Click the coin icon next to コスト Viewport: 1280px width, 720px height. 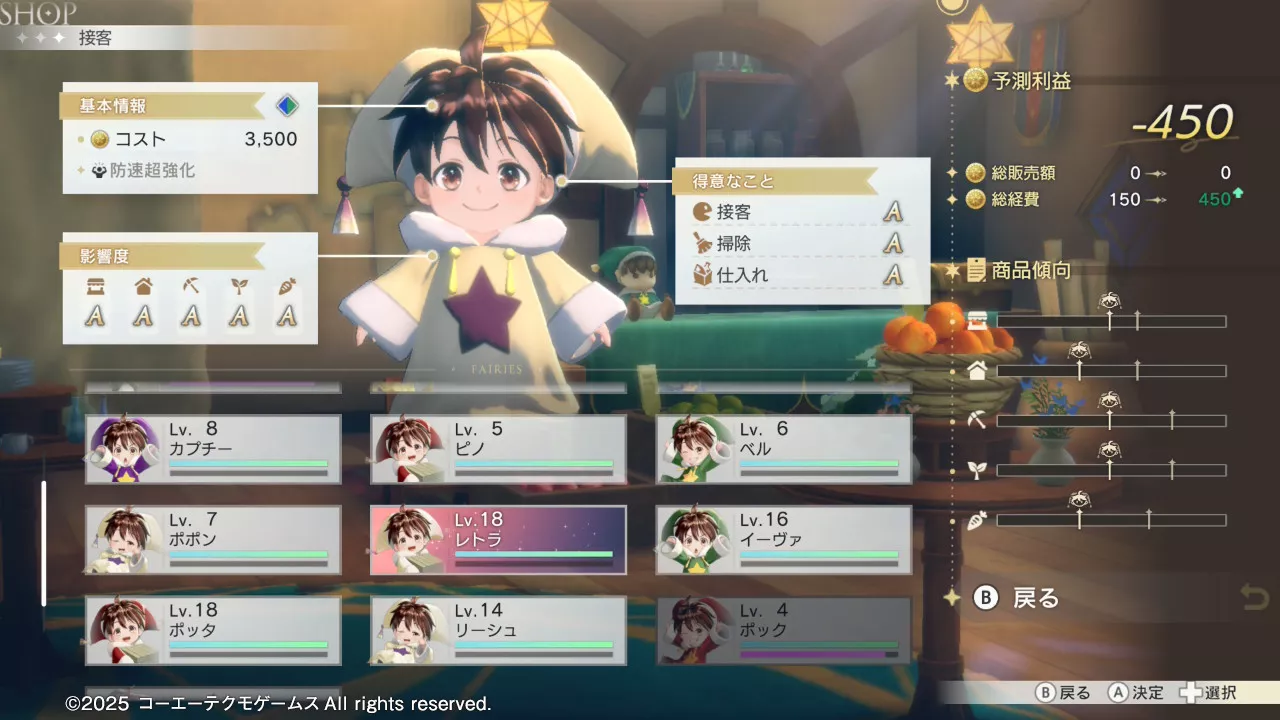click(x=98, y=139)
